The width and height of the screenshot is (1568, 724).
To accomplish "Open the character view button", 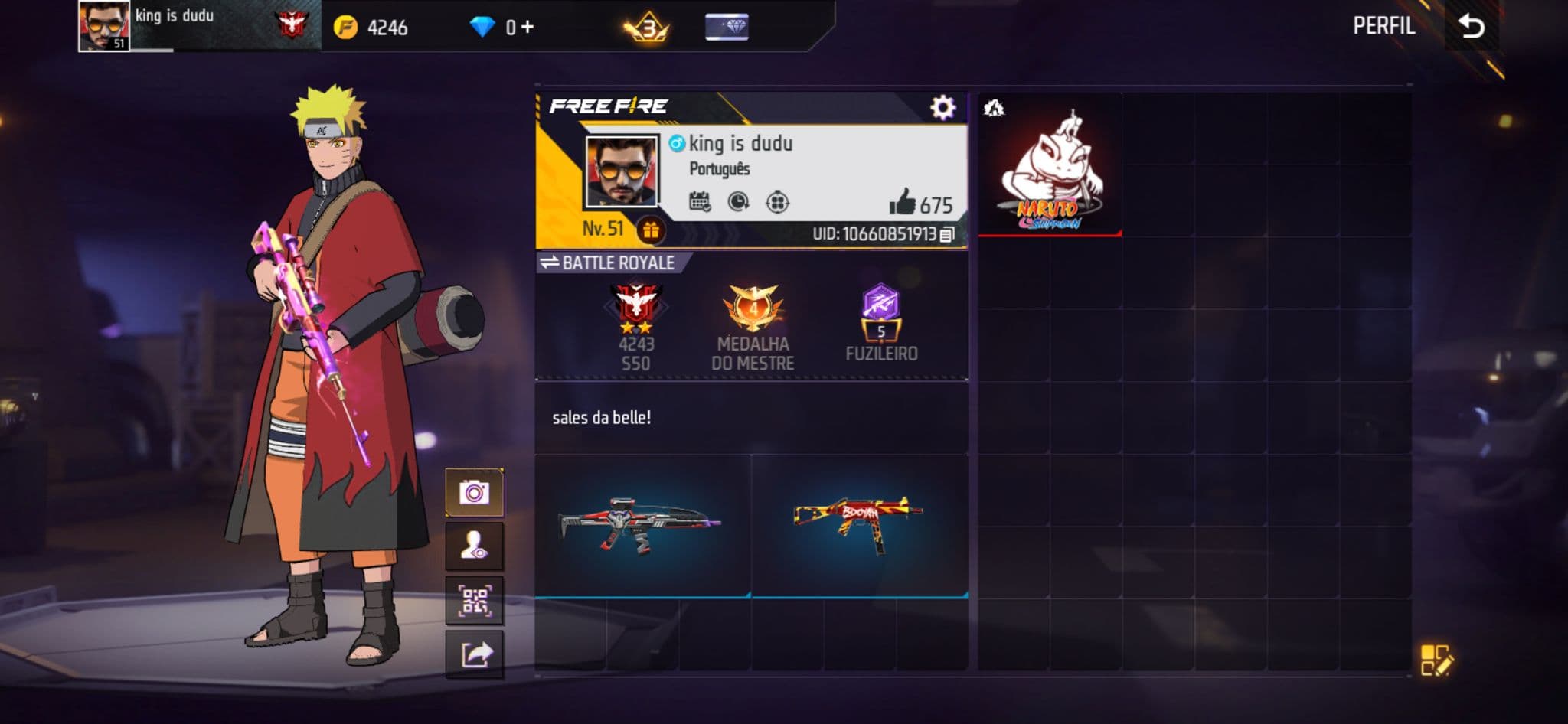I will pos(475,546).
